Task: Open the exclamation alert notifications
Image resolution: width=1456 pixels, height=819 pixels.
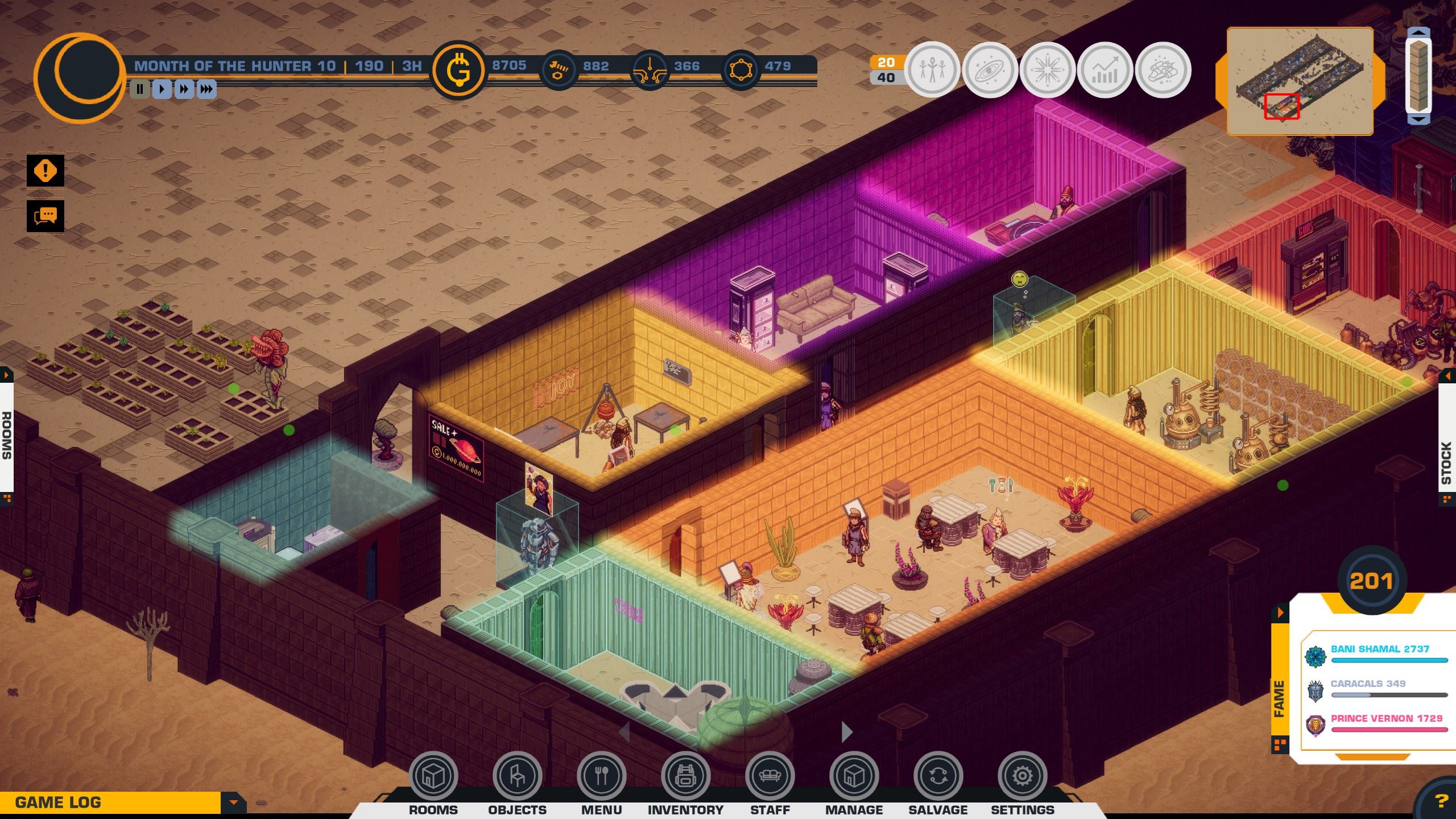Action: [x=45, y=171]
